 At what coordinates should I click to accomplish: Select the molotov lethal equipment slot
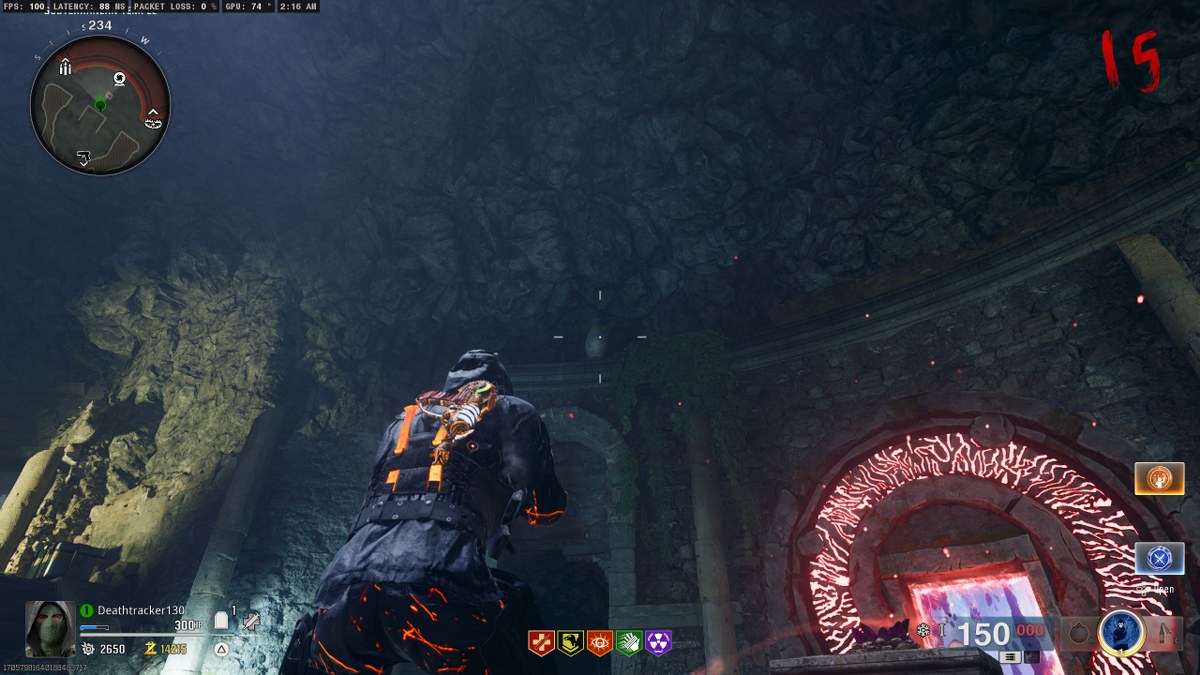[x=1164, y=634]
